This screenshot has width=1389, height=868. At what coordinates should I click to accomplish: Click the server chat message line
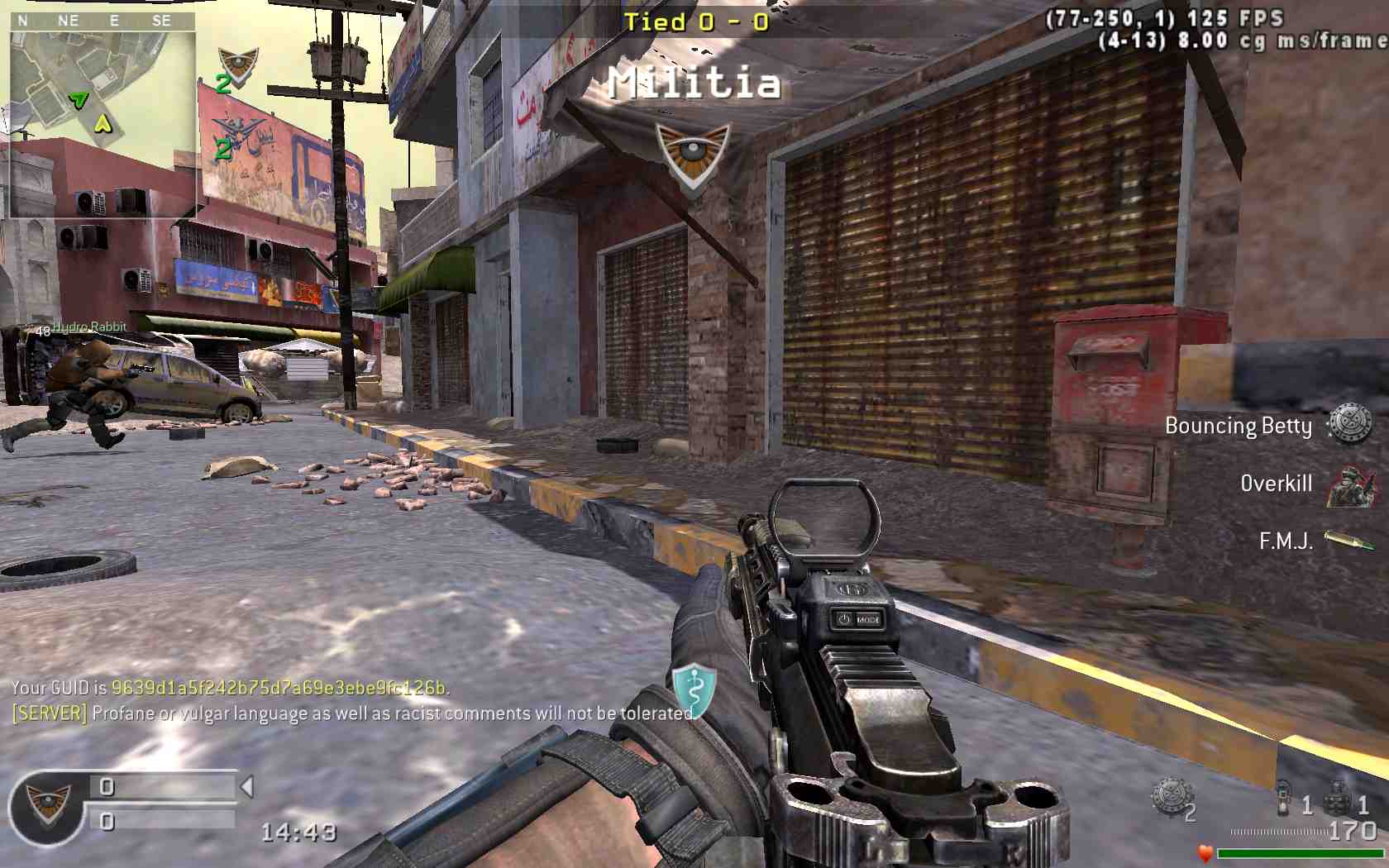(353, 713)
